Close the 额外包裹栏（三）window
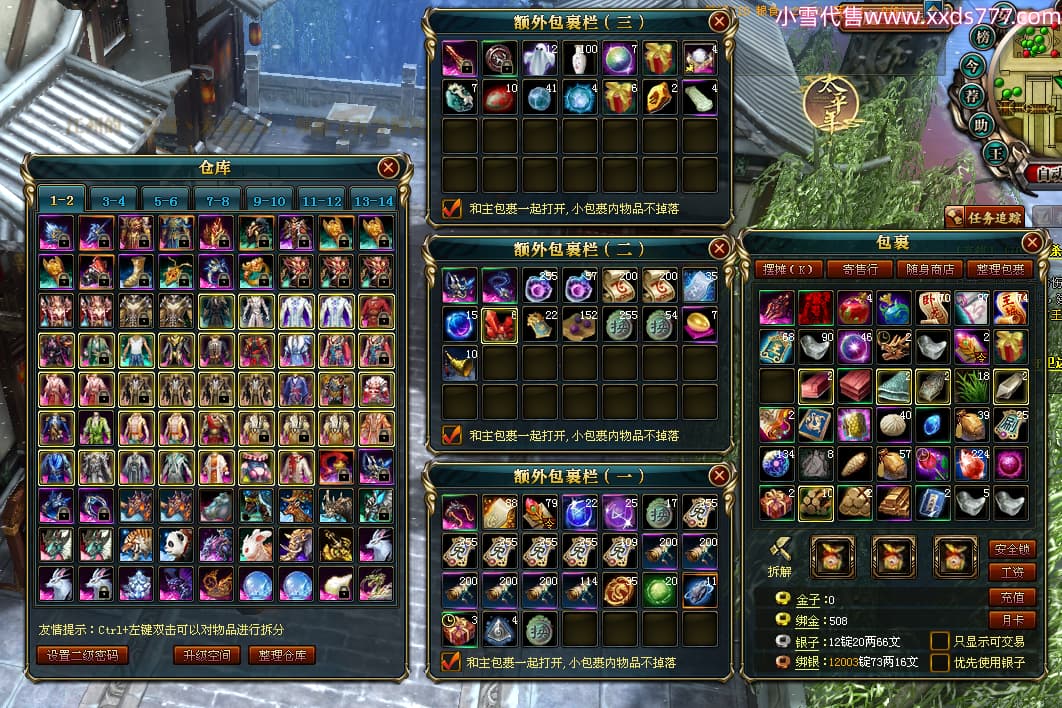 tap(719, 21)
